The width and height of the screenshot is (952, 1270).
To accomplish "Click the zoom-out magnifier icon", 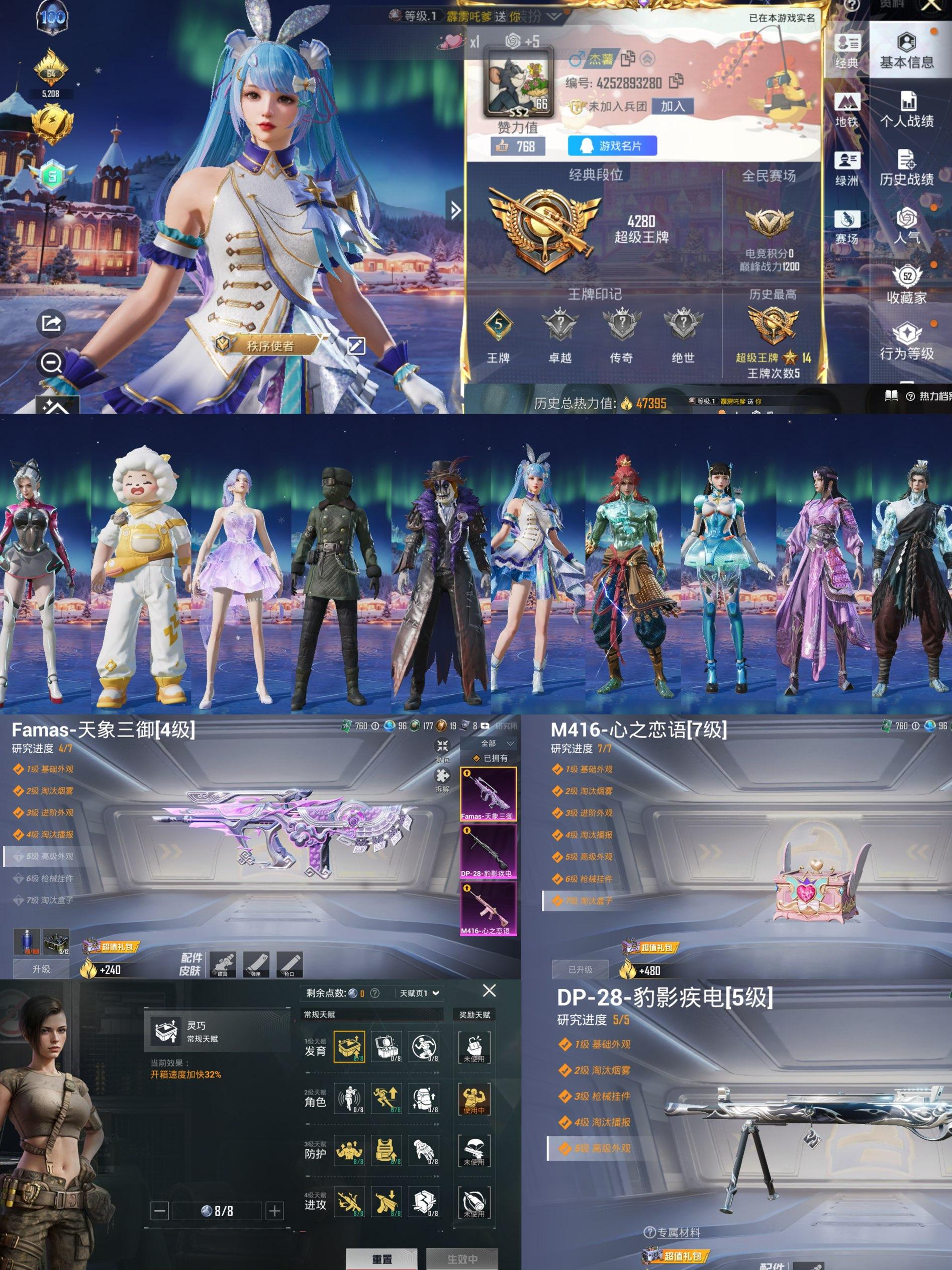I will click(x=51, y=363).
